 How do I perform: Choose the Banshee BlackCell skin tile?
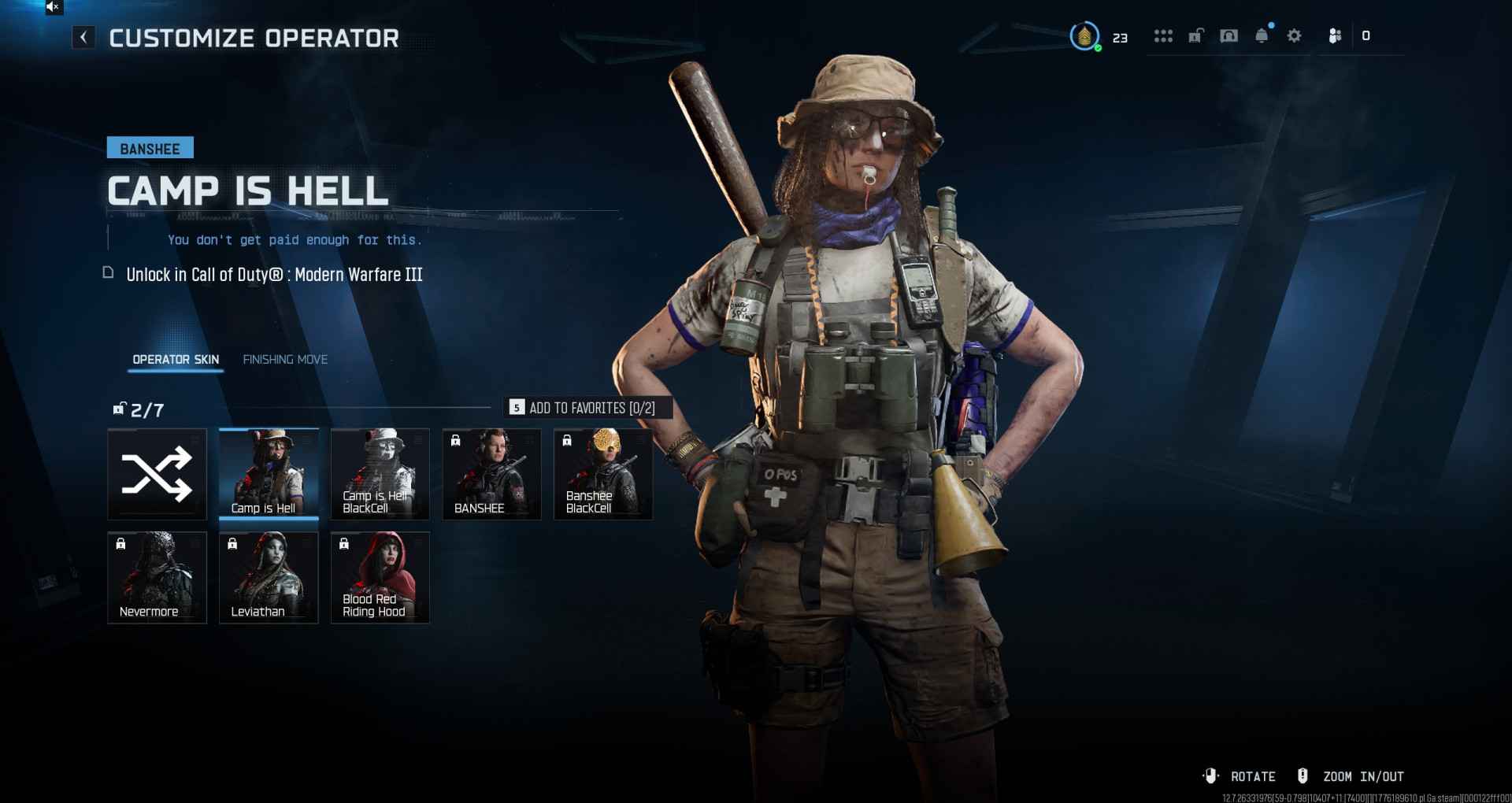point(603,474)
